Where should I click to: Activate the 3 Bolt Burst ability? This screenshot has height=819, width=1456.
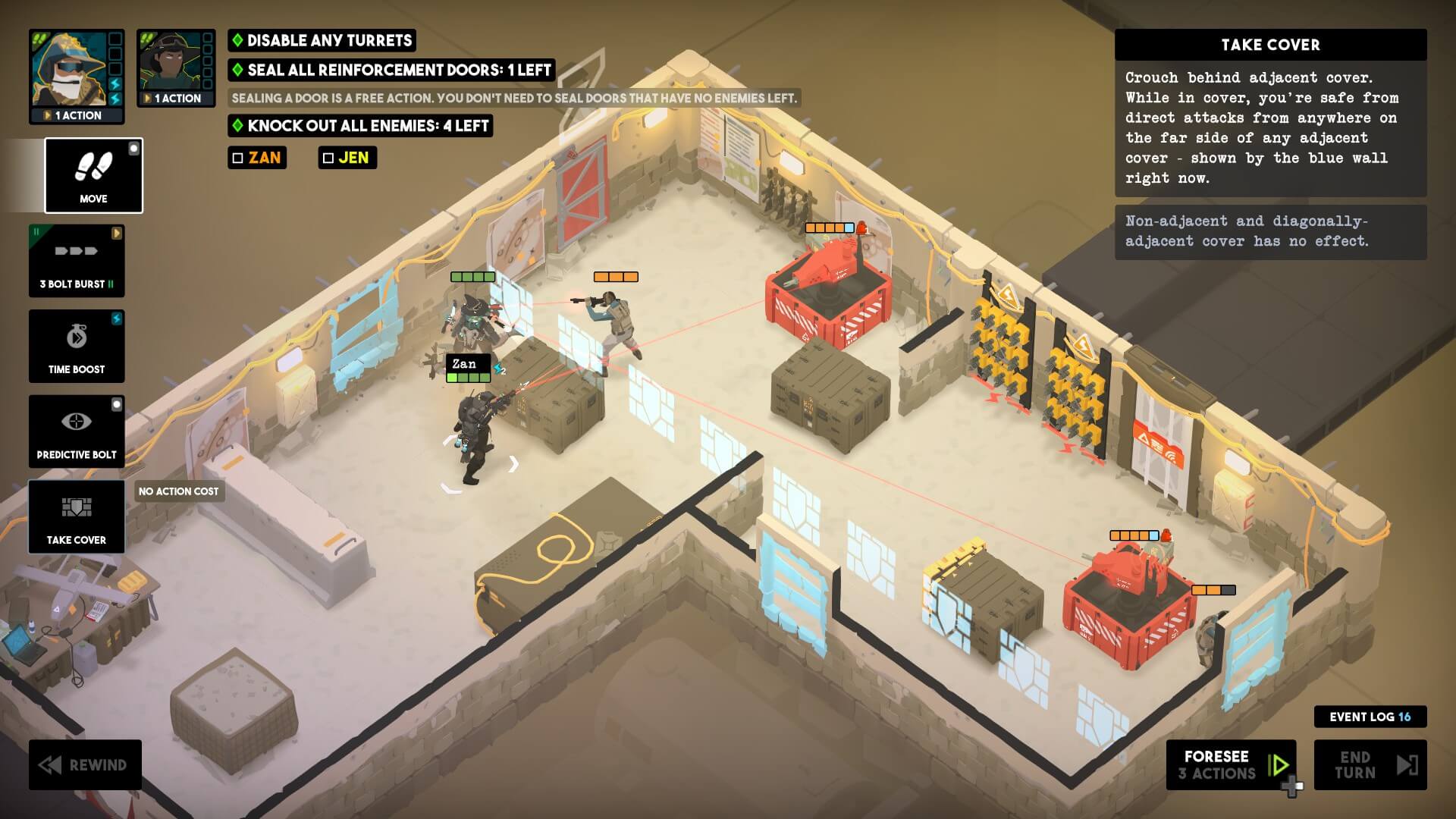coord(77,260)
